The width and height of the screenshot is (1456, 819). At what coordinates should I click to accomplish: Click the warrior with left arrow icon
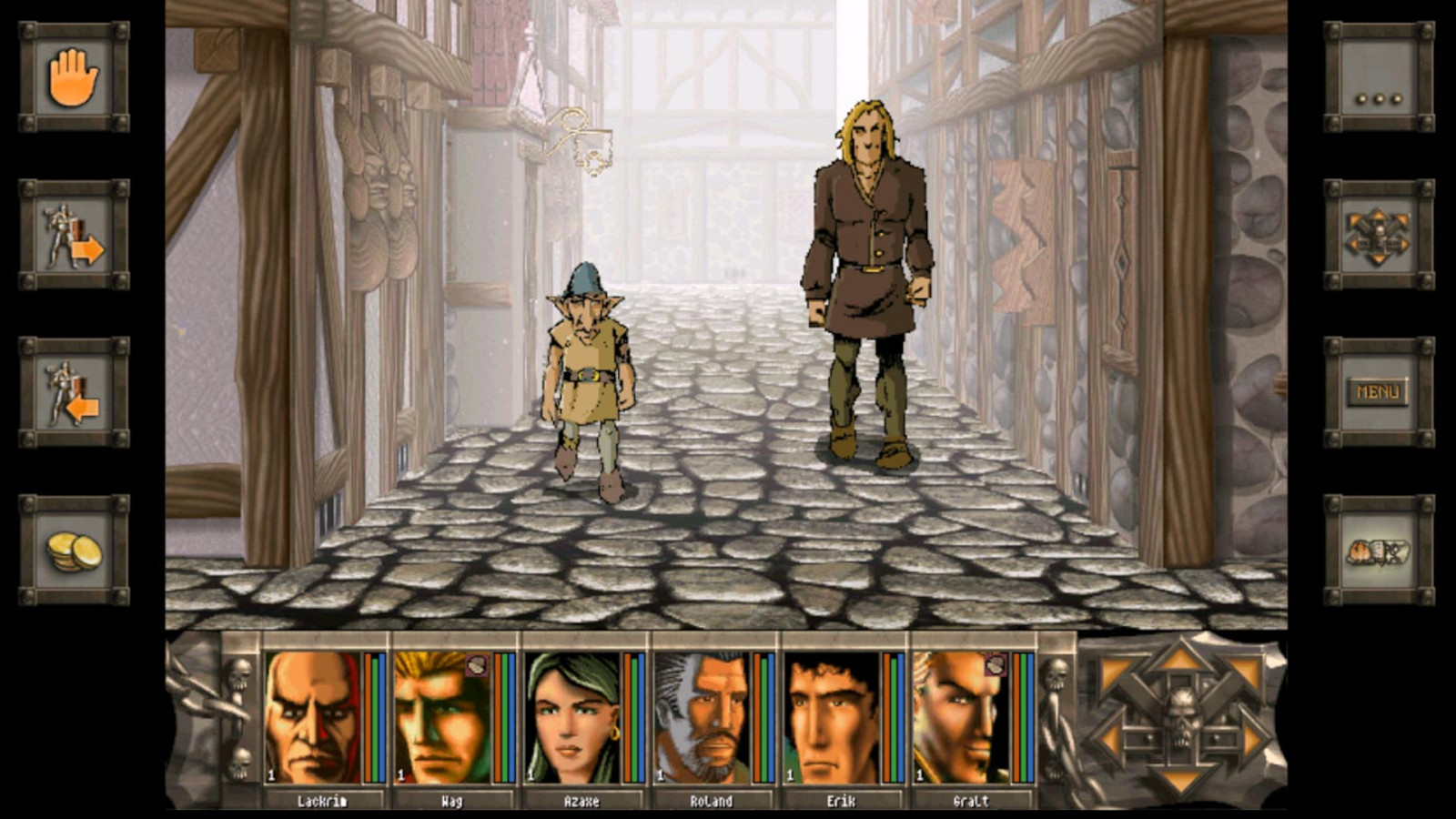point(74,392)
